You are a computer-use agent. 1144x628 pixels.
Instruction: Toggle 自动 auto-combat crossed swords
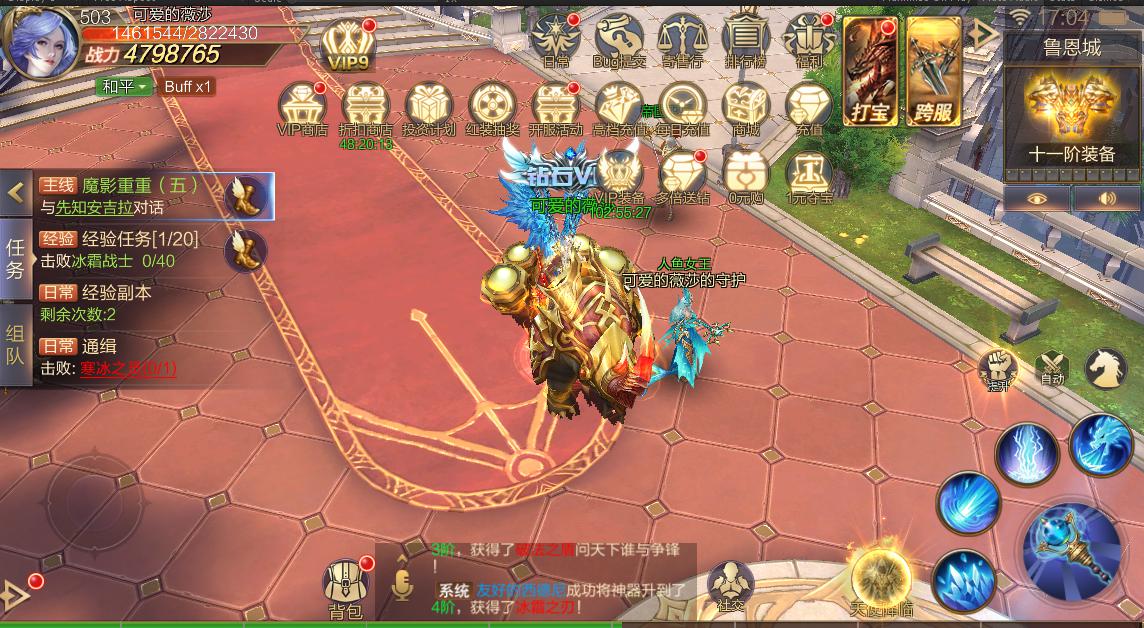pos(1051,366)
